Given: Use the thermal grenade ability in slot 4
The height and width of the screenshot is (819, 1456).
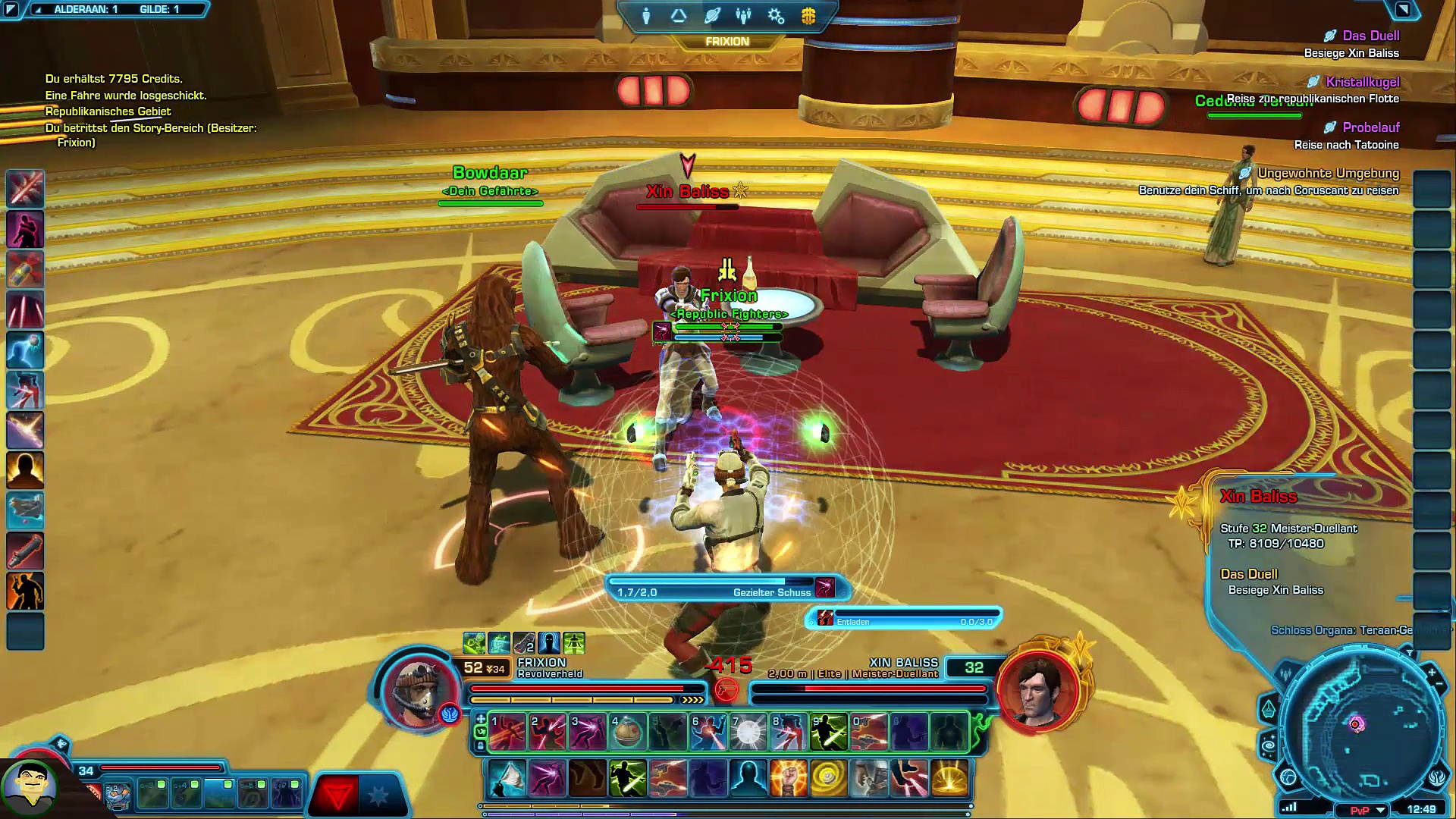Looking at the screenshot, I should pos(627,732).
